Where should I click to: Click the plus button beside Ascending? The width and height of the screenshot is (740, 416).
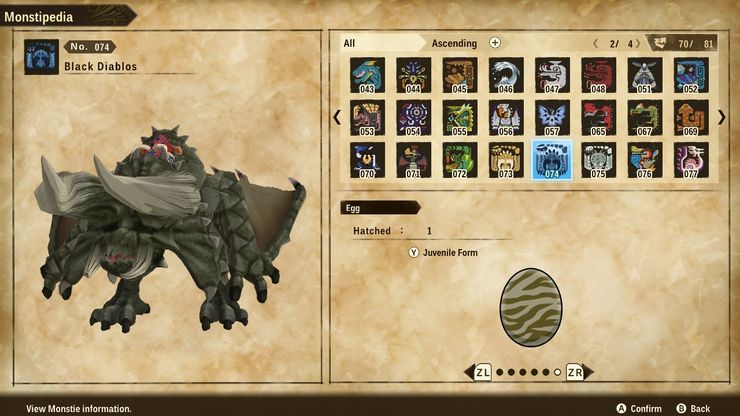click(x=495, y=43)
